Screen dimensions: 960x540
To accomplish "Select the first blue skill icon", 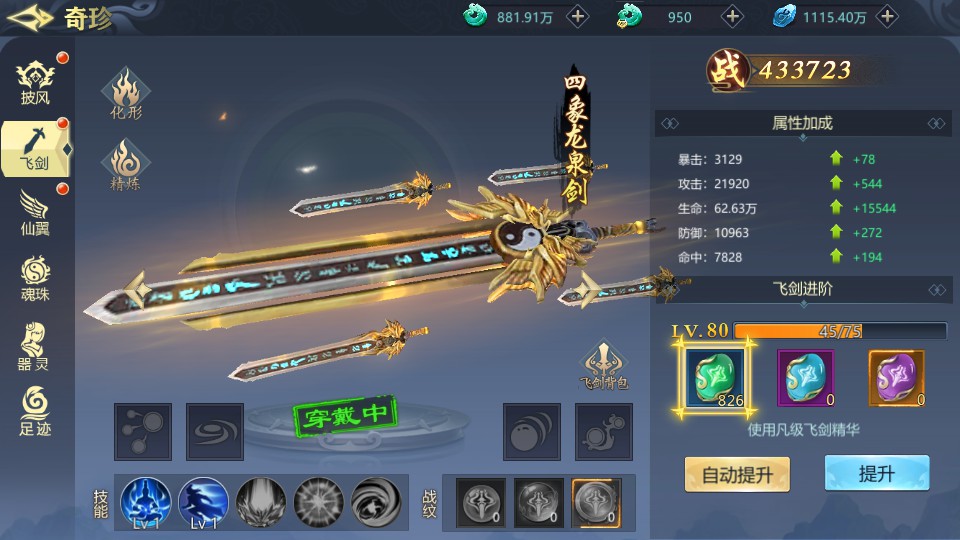I will pos(146,502).
